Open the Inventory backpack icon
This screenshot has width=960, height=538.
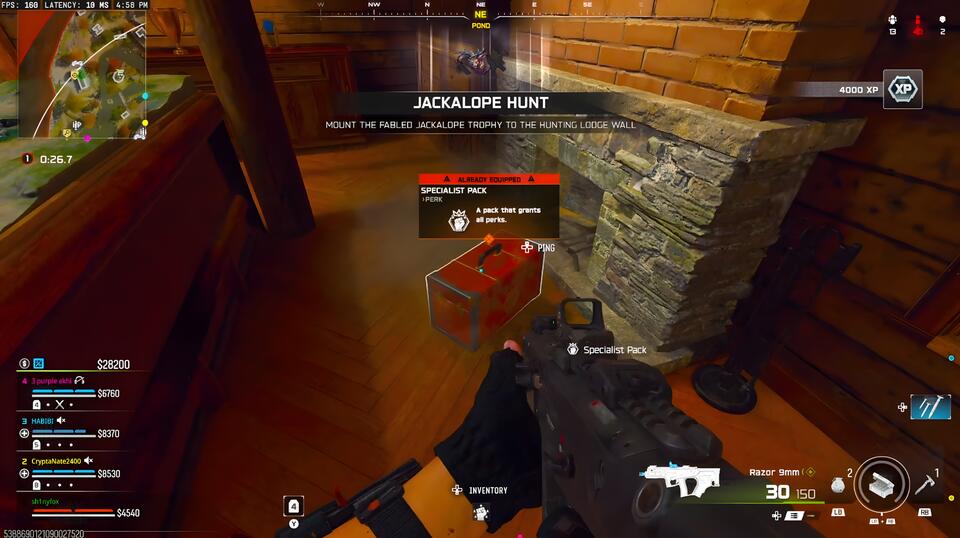pos(481,512)
